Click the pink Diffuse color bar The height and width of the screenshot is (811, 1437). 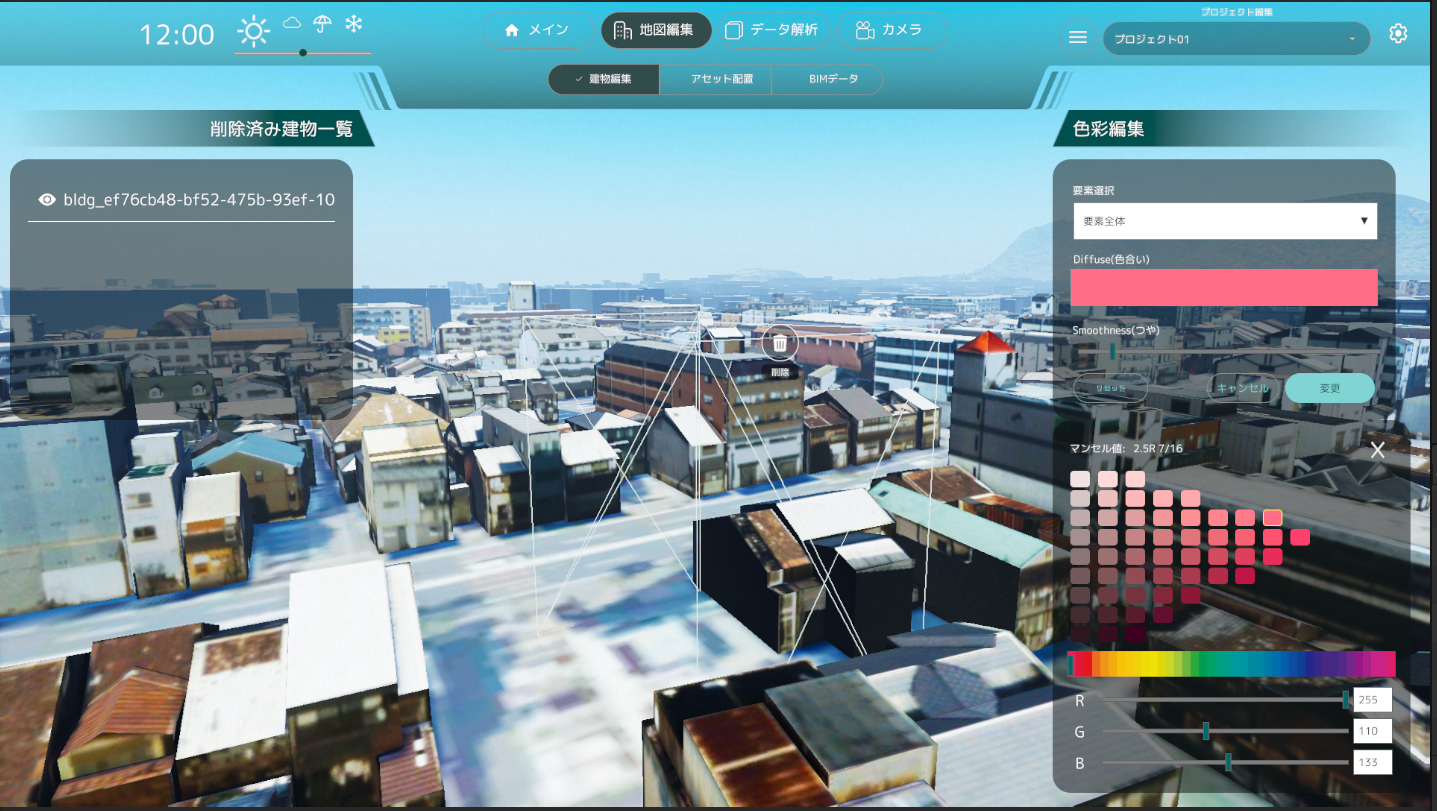[x=1224, y=288]
